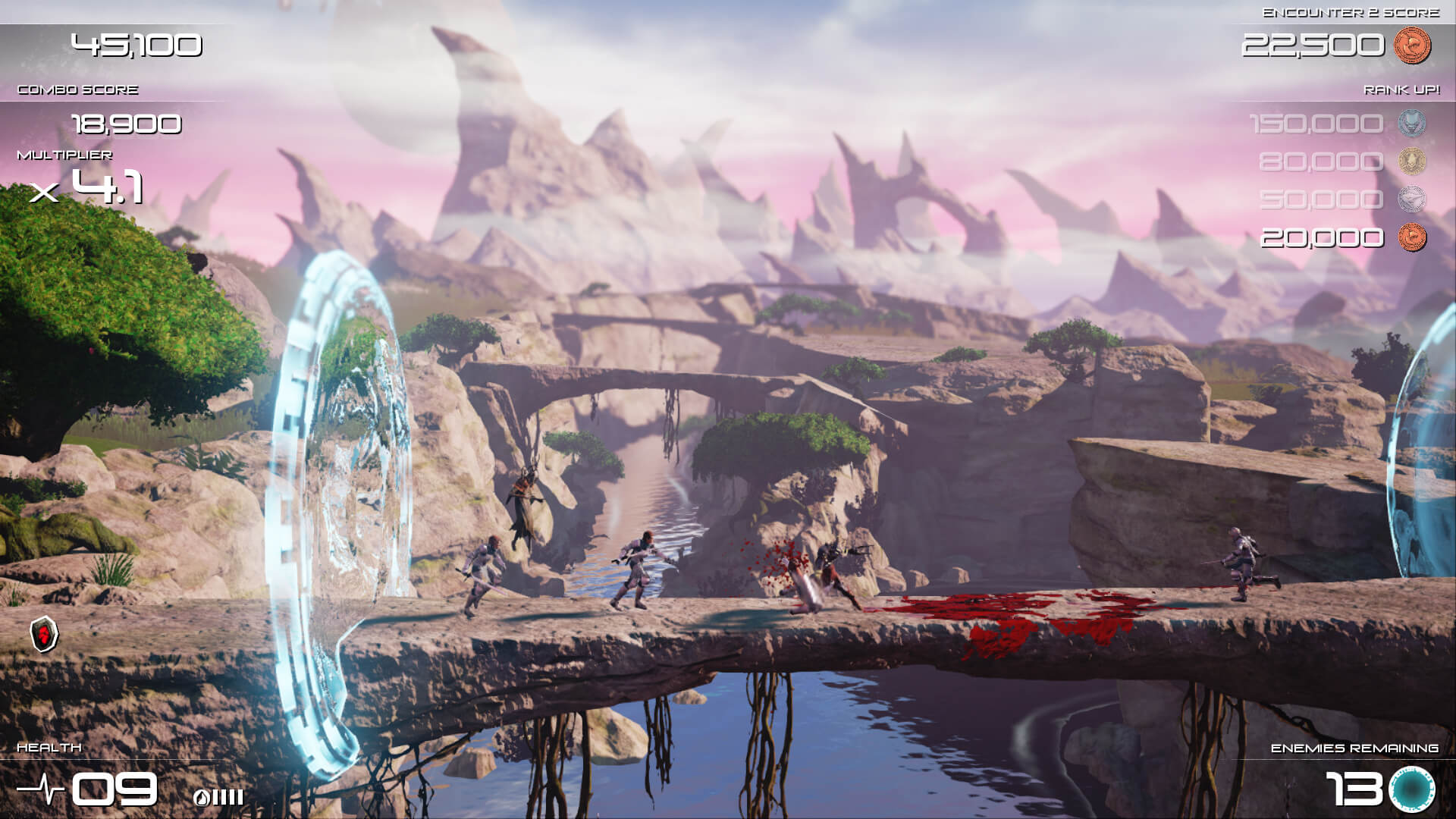Click the droplet icon beside the health counter

click(202, 797)
